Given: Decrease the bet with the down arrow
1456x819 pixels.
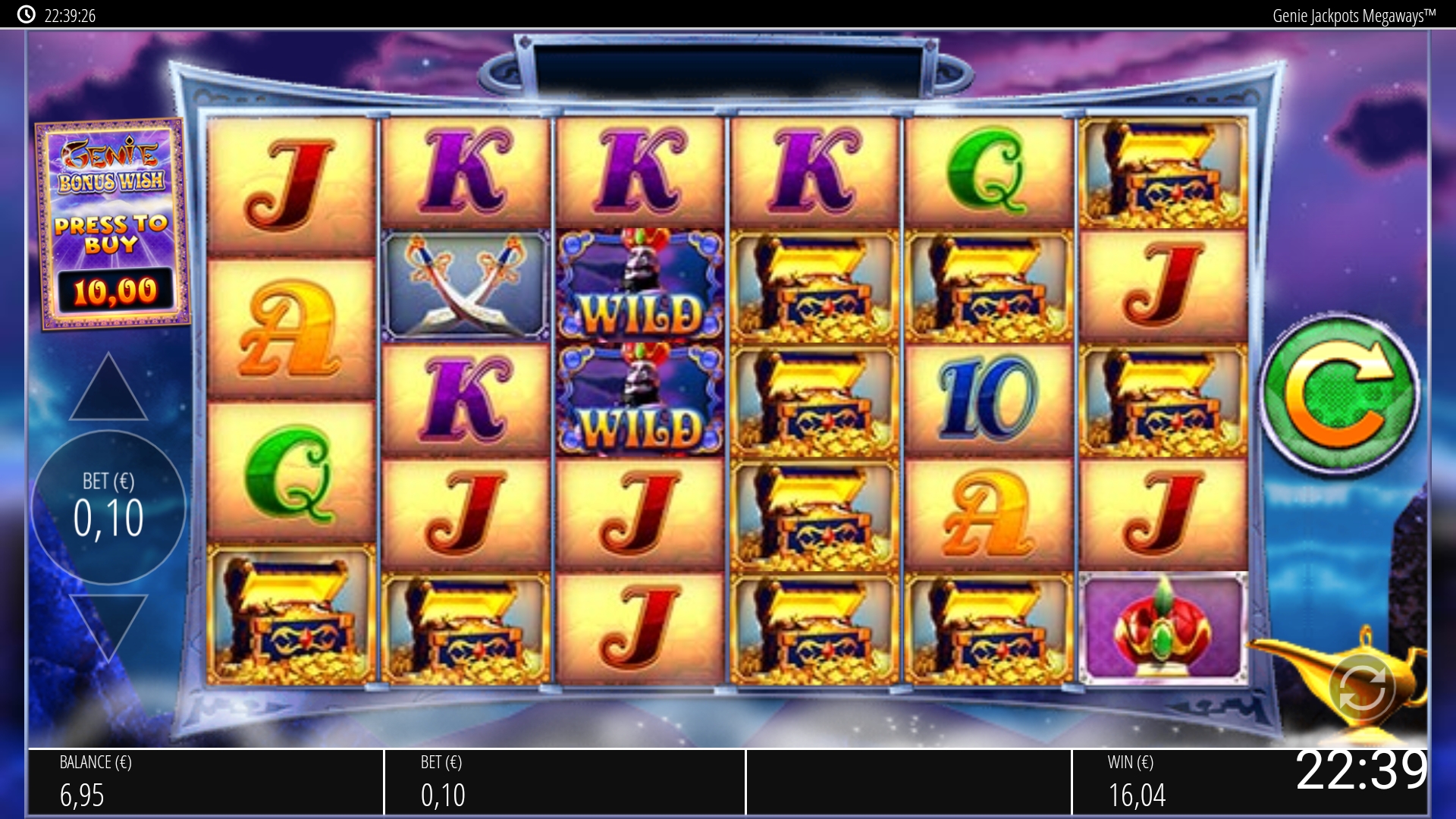Looking at the screenshot, I should (x=108, y=623).
